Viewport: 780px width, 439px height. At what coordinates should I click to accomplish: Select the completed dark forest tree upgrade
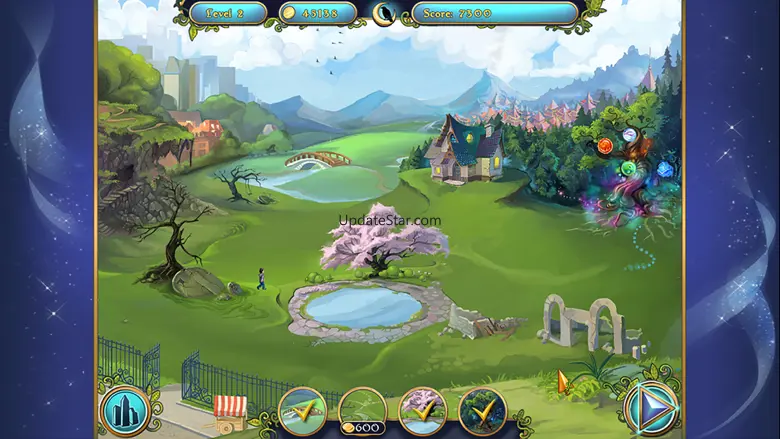tap(482, 411)
